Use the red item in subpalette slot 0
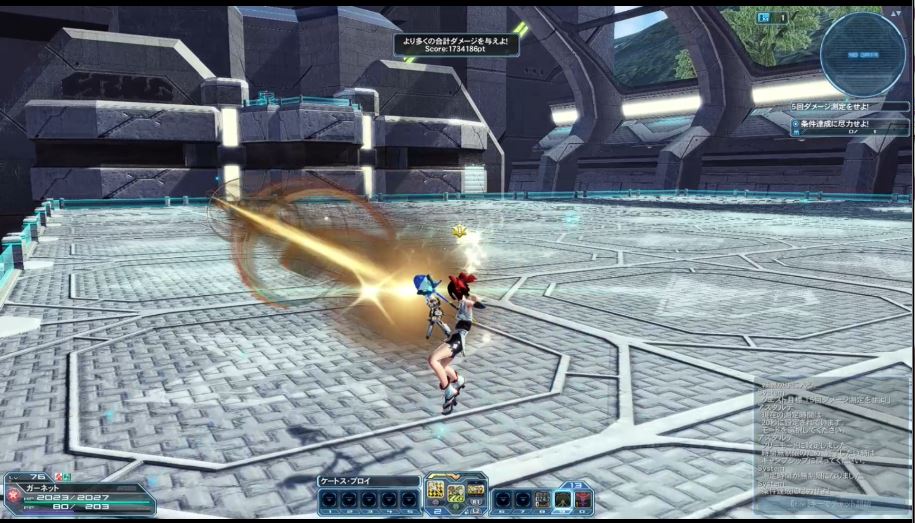 pyautogui.click(x=582, y=498)
